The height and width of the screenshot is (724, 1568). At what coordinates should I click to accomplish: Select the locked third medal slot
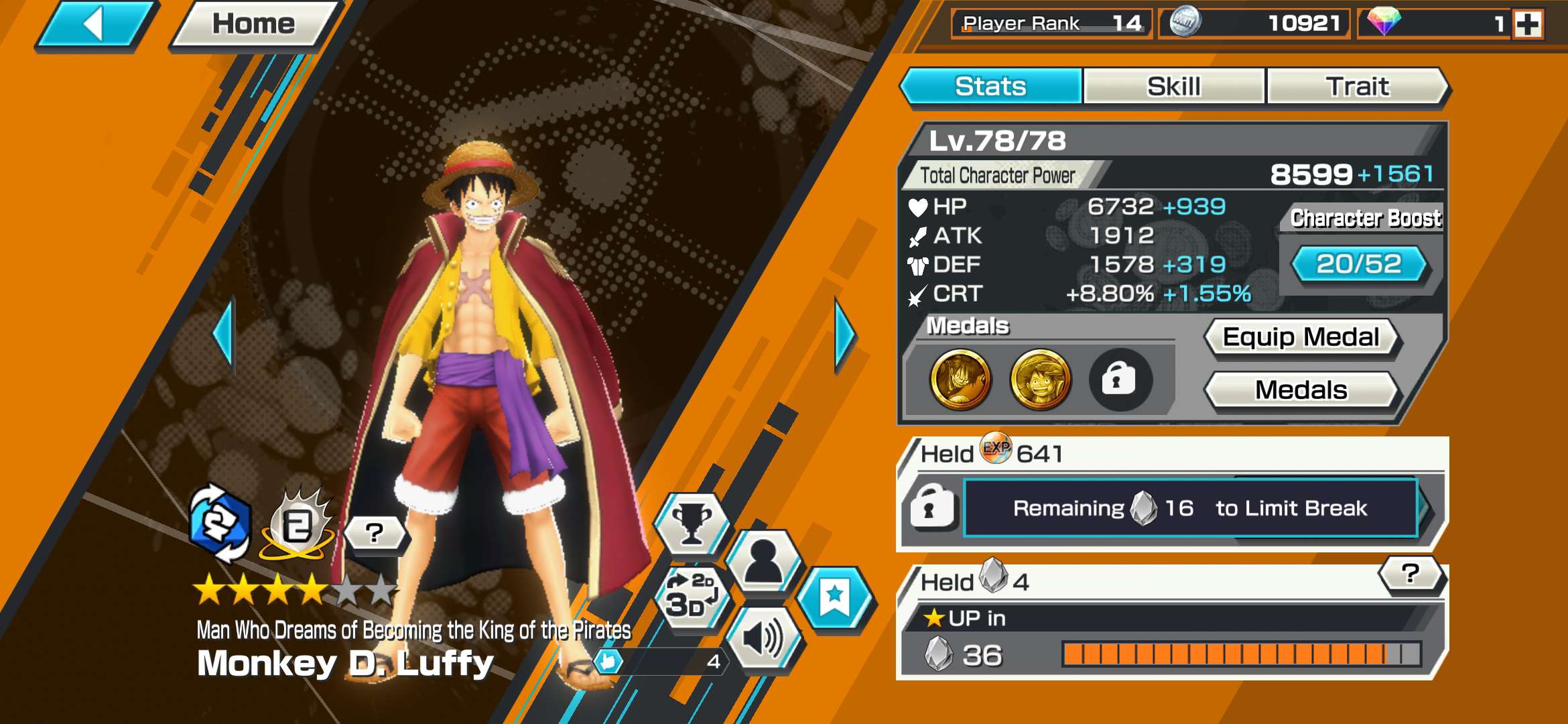tap(1120, 380)
